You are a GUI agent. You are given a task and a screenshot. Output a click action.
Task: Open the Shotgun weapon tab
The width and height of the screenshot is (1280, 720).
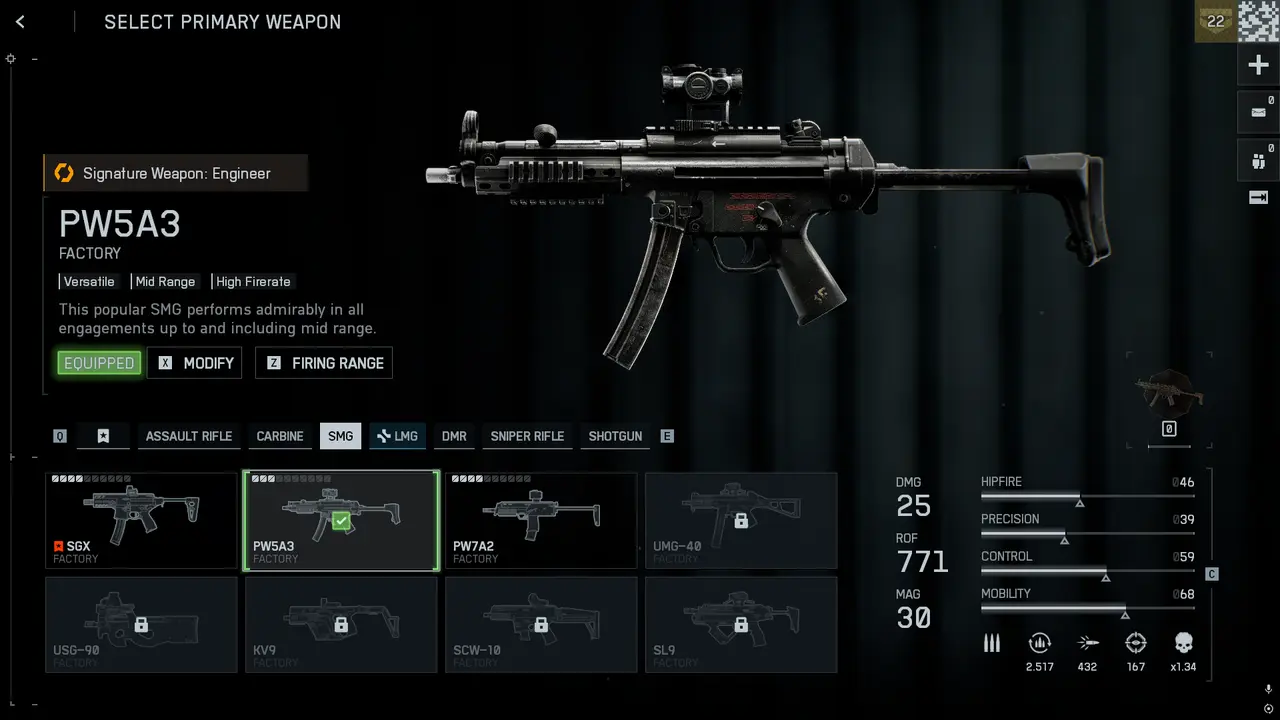(x=615, y=436)
